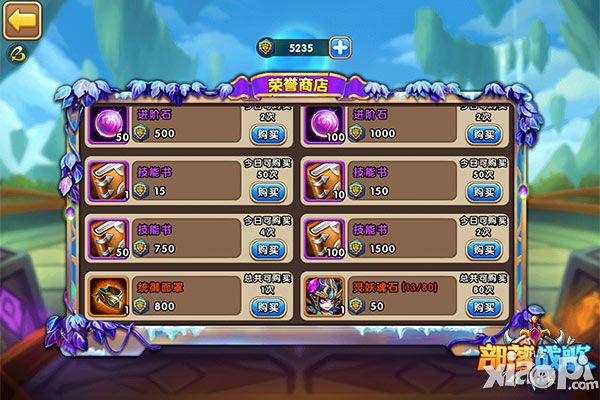
Task: Inspect the purple orb icon priced 500
Action: point(106,125)
